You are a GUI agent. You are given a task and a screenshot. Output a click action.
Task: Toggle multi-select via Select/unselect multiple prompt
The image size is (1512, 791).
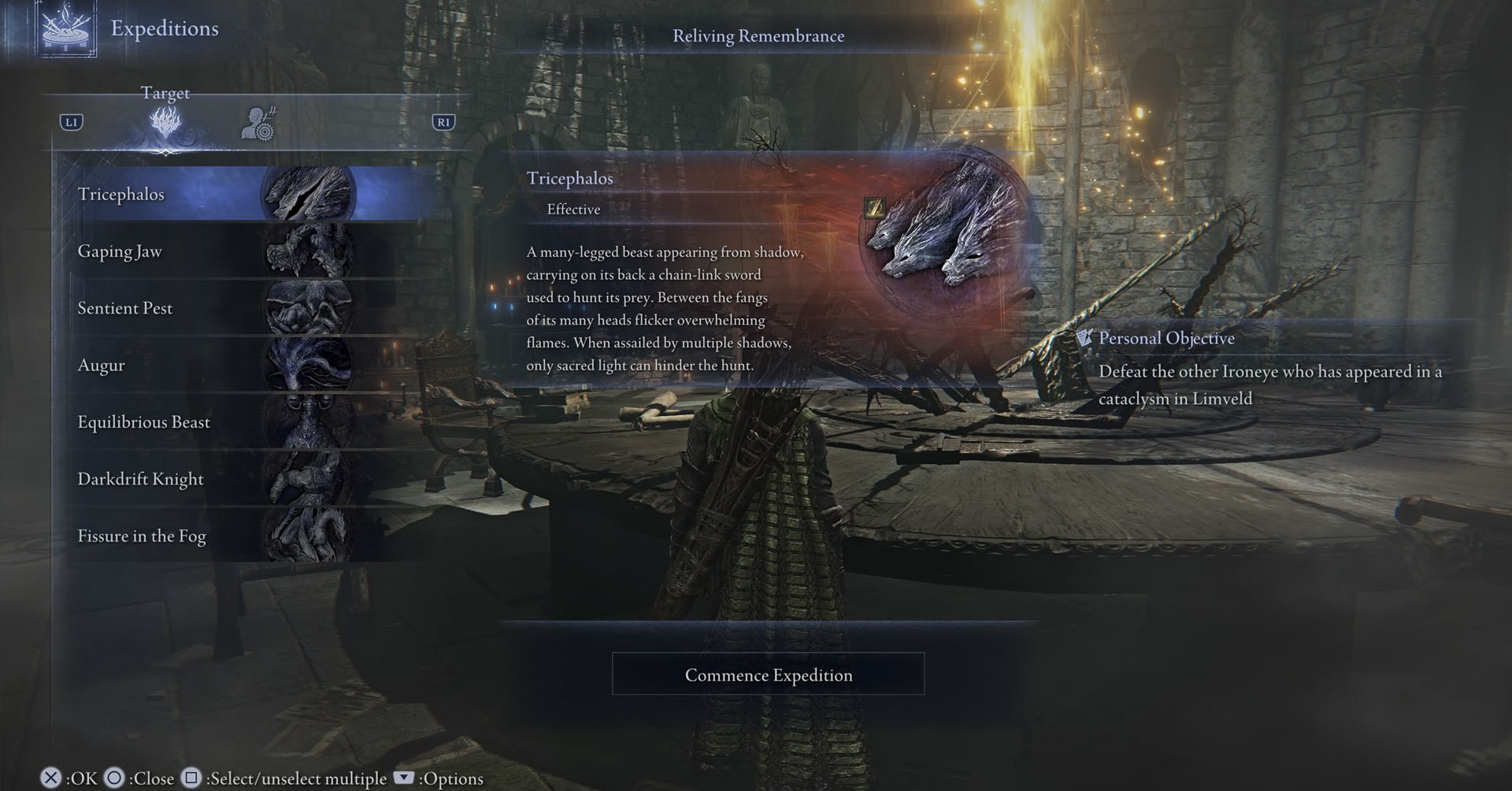point(190,778)
